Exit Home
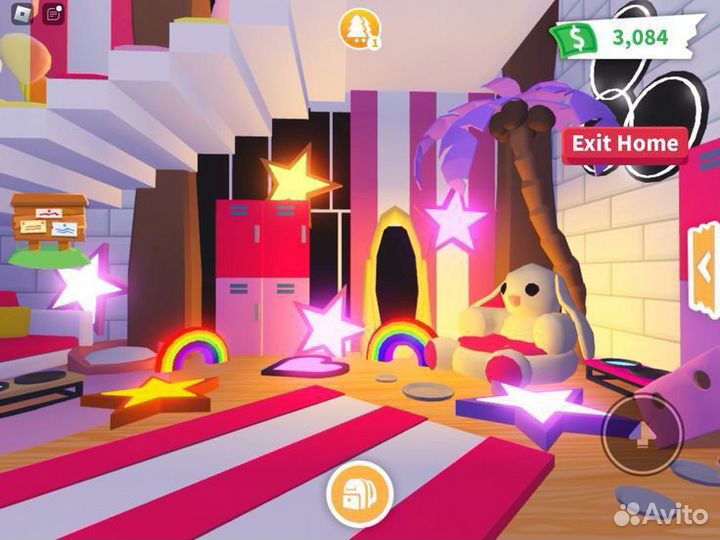Viewport: 720px width, 540px height. (x=625, y=143)
